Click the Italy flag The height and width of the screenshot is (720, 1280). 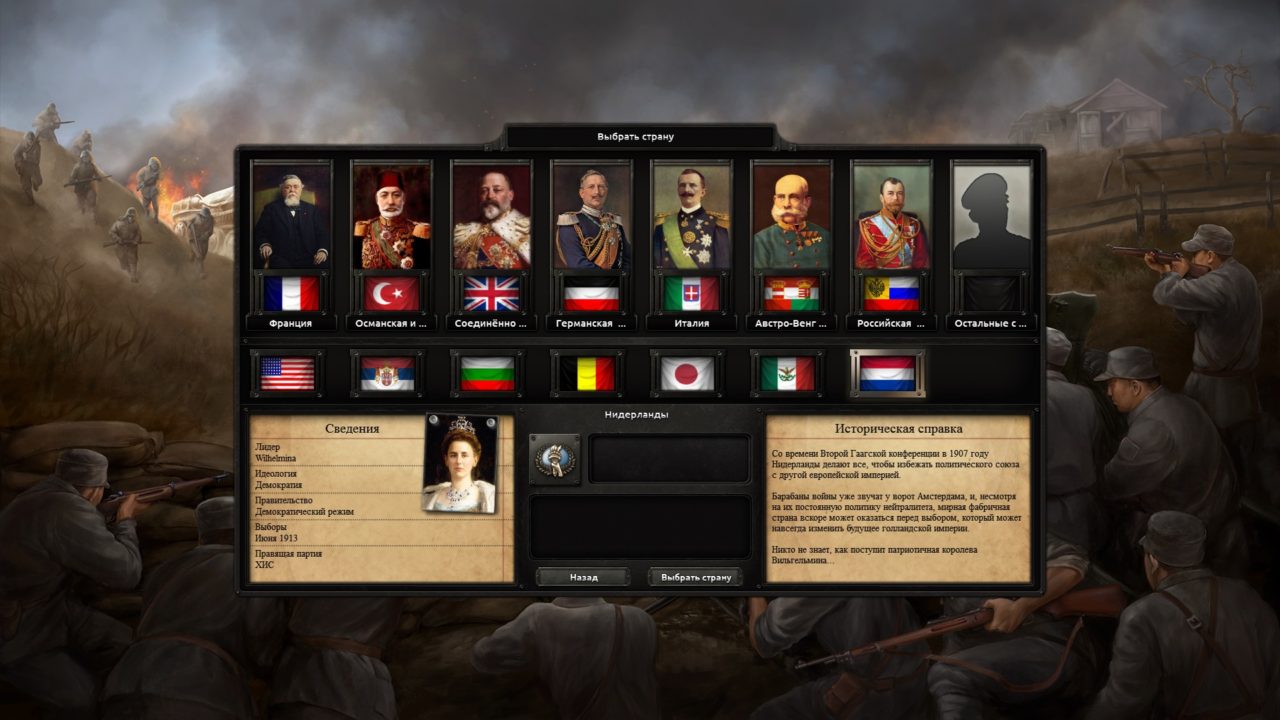tap(690, 292)
